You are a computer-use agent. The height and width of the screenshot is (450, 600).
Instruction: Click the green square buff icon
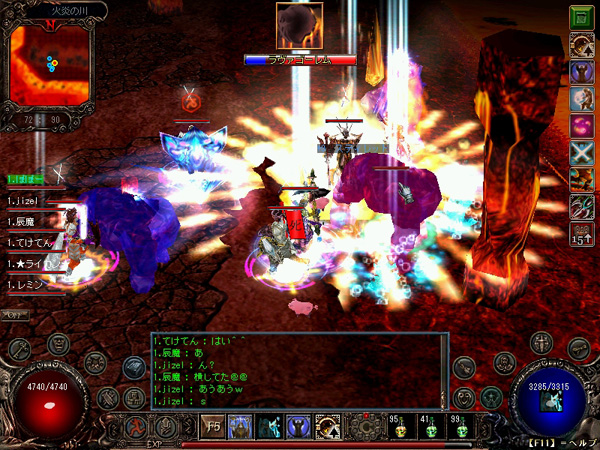581,17
